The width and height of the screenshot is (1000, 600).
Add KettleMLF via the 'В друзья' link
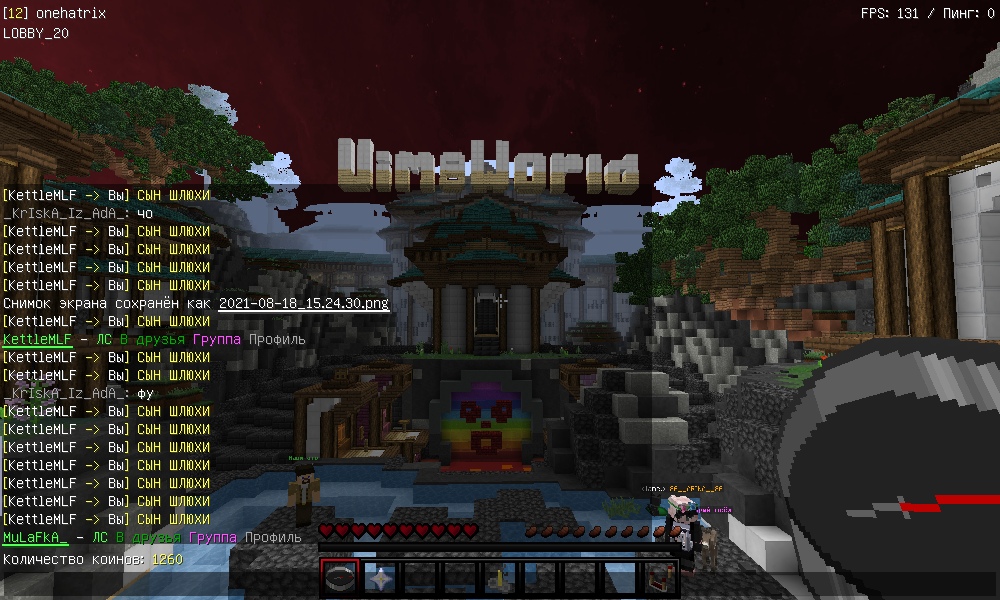coord(153,340)
